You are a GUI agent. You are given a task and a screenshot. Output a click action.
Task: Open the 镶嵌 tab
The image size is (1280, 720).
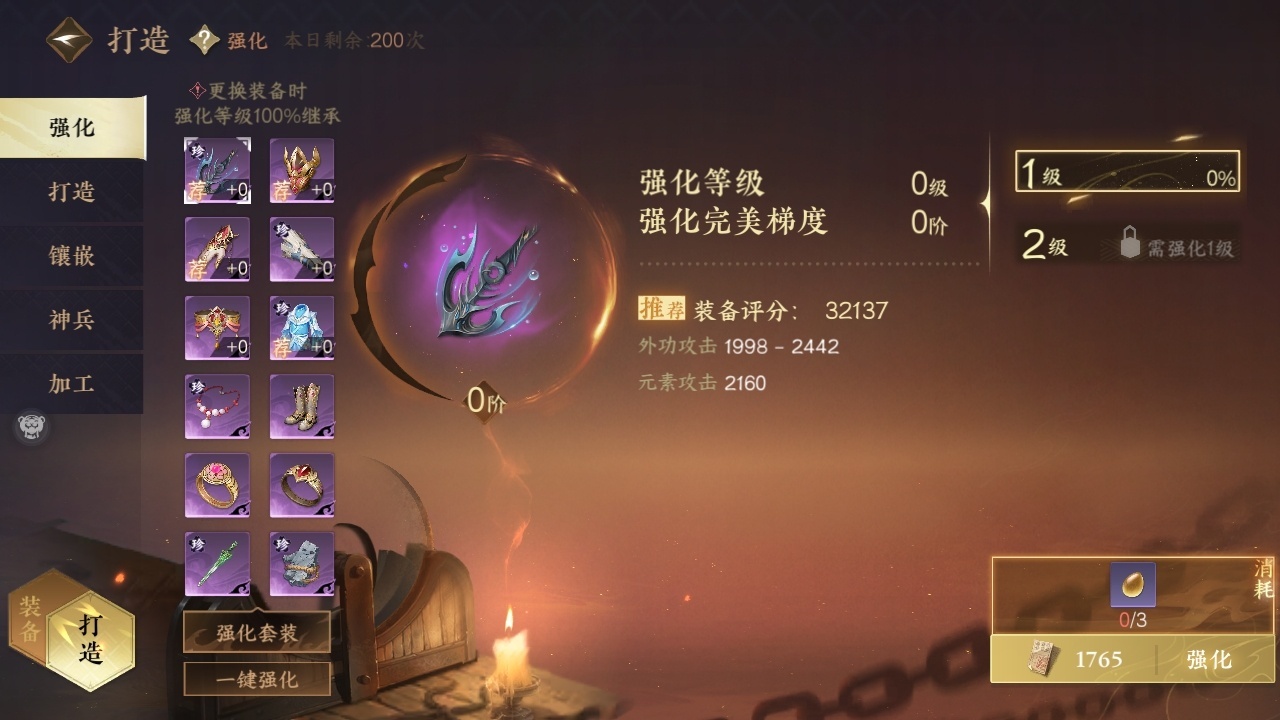72,256
